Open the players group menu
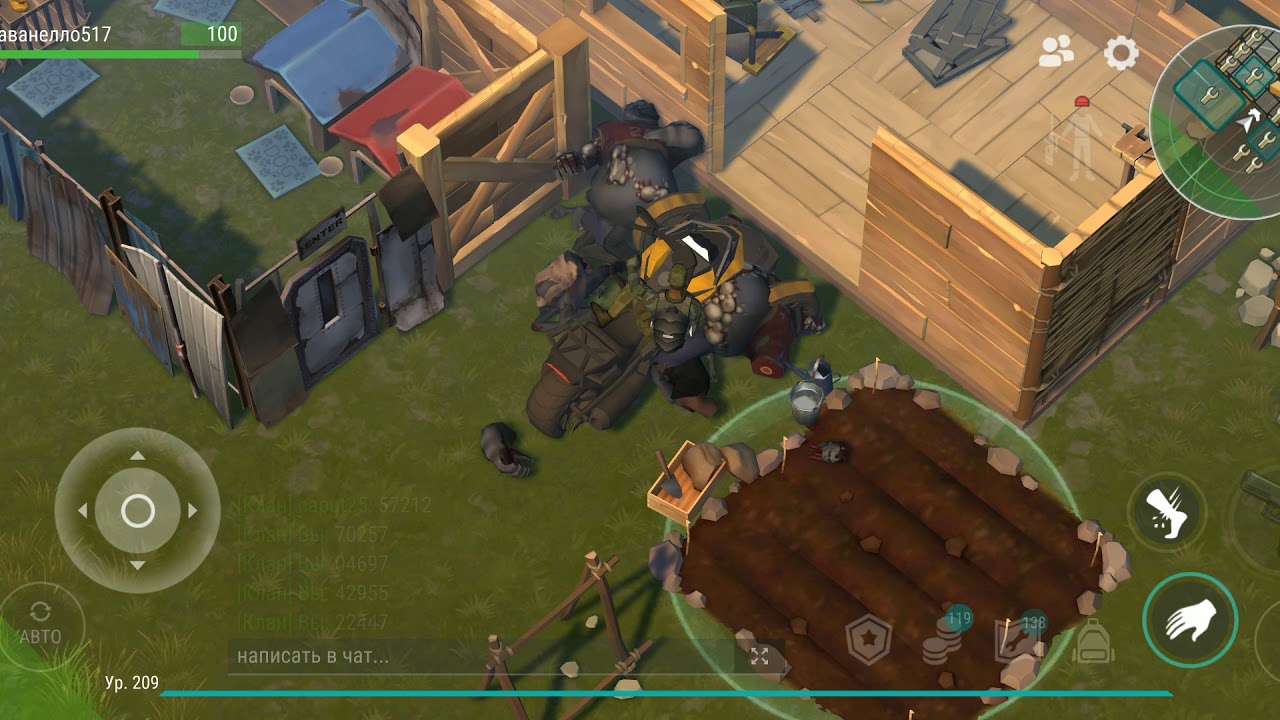Viewport: 1280px width, 720px height. 1056,52
